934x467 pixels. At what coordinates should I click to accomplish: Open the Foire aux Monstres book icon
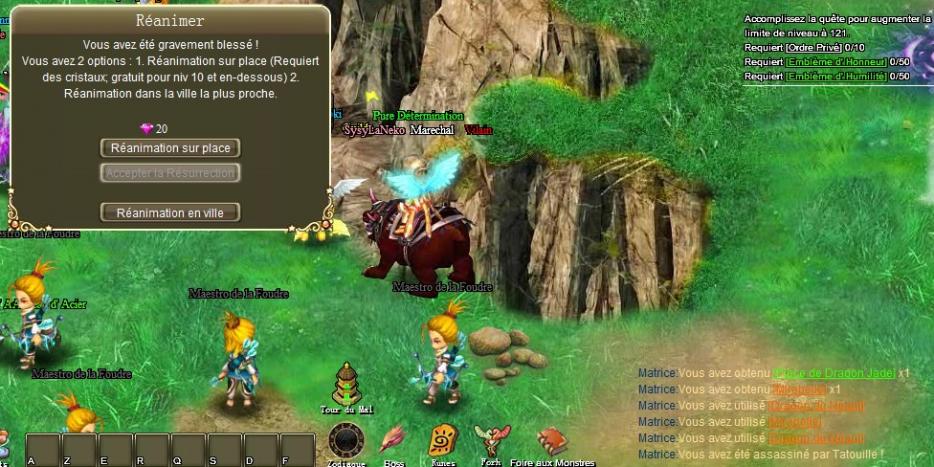[x=551, y=440]
